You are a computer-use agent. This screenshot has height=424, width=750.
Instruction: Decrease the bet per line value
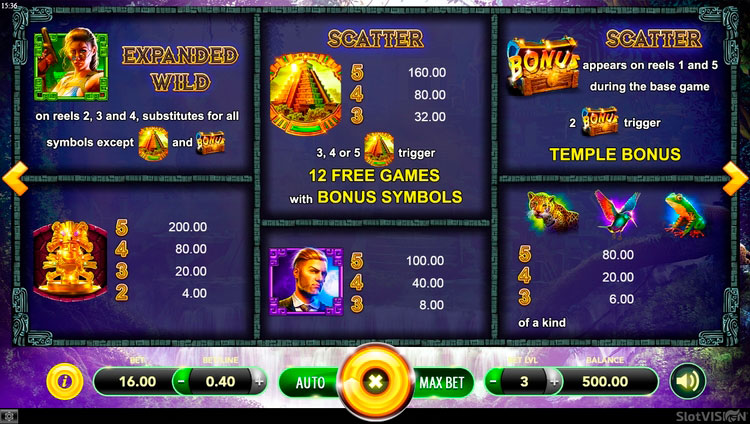pyautogui.click(x=181, y=381)
